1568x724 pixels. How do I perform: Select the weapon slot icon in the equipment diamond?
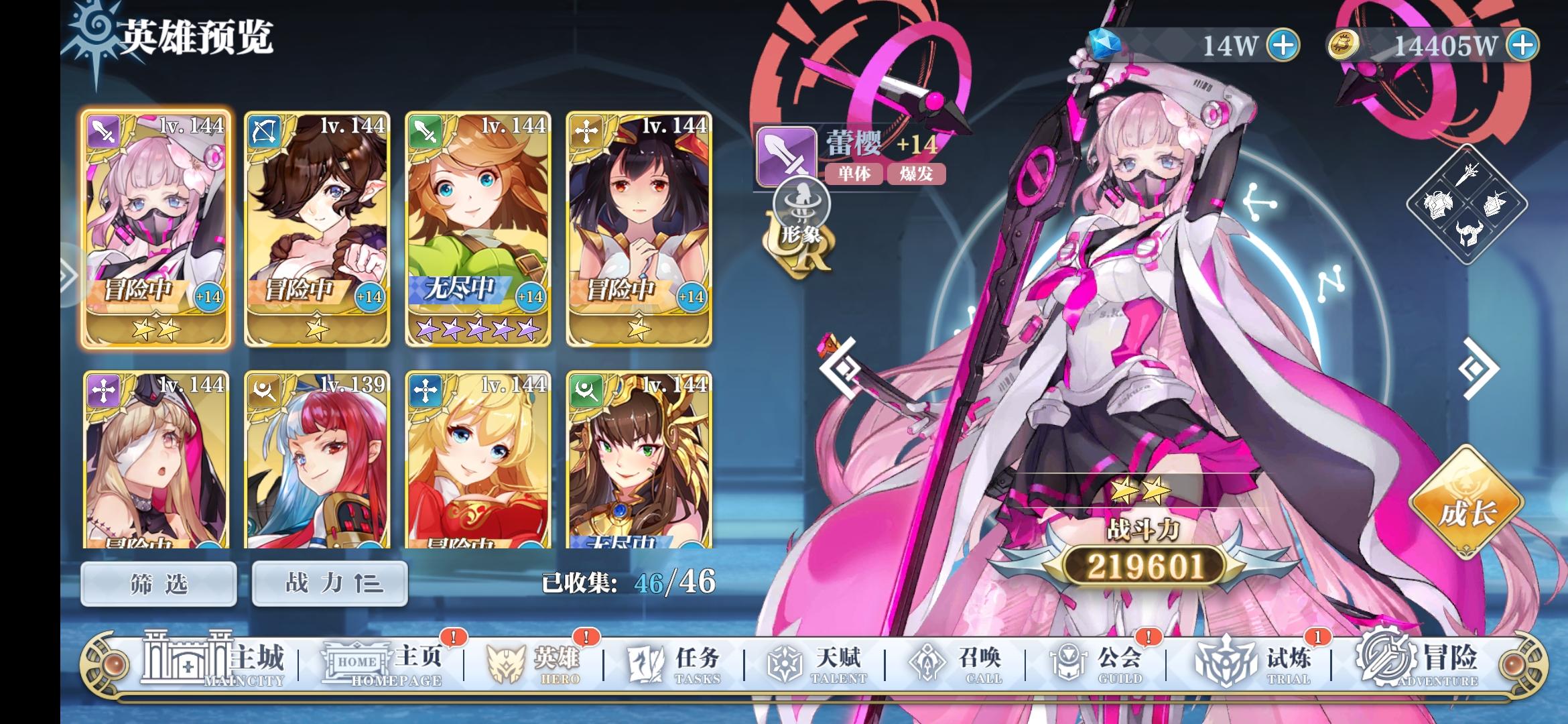[1467, 176]
